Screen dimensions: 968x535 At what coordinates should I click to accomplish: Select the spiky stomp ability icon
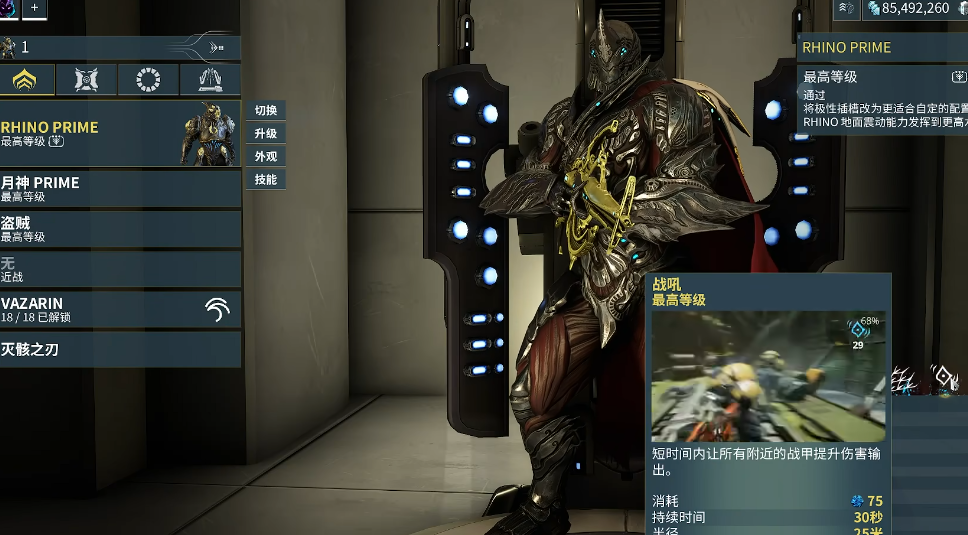[x=906, y=380]
